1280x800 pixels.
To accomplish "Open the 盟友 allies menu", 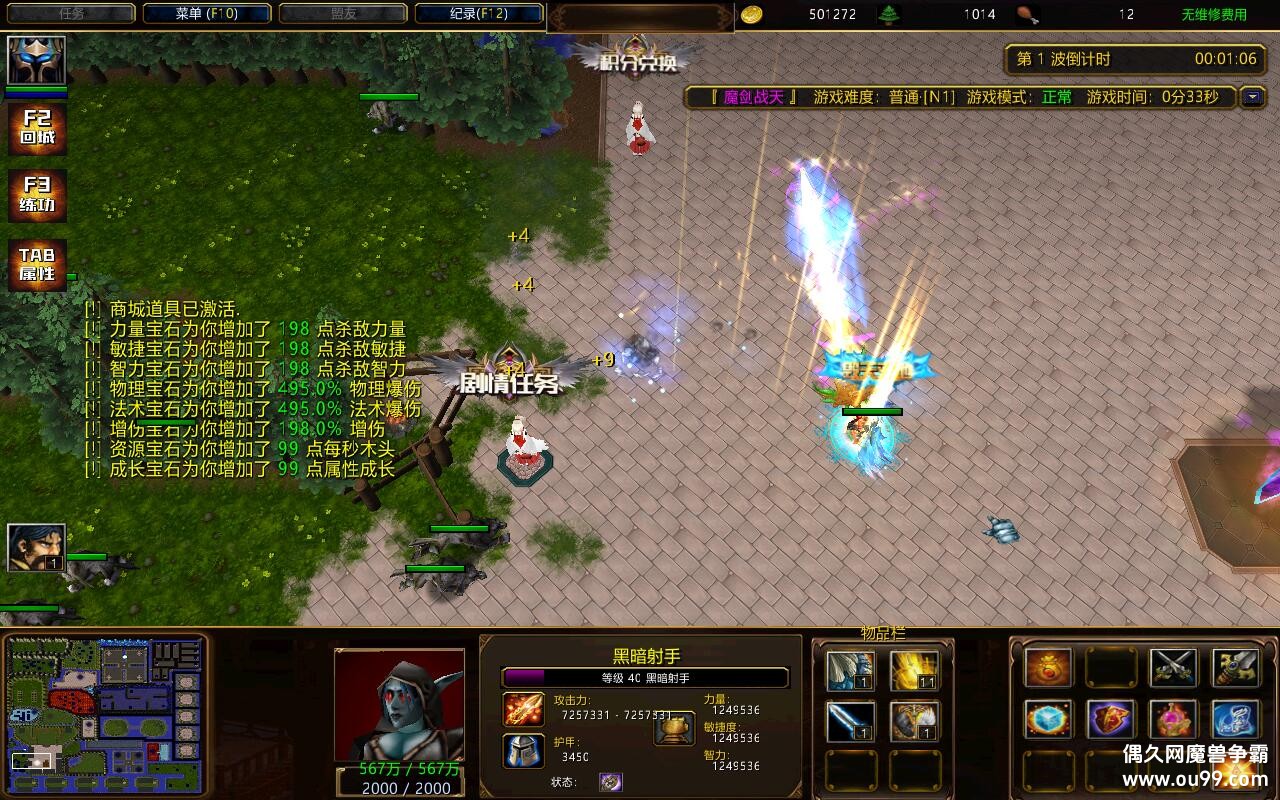I will (343, 14).
